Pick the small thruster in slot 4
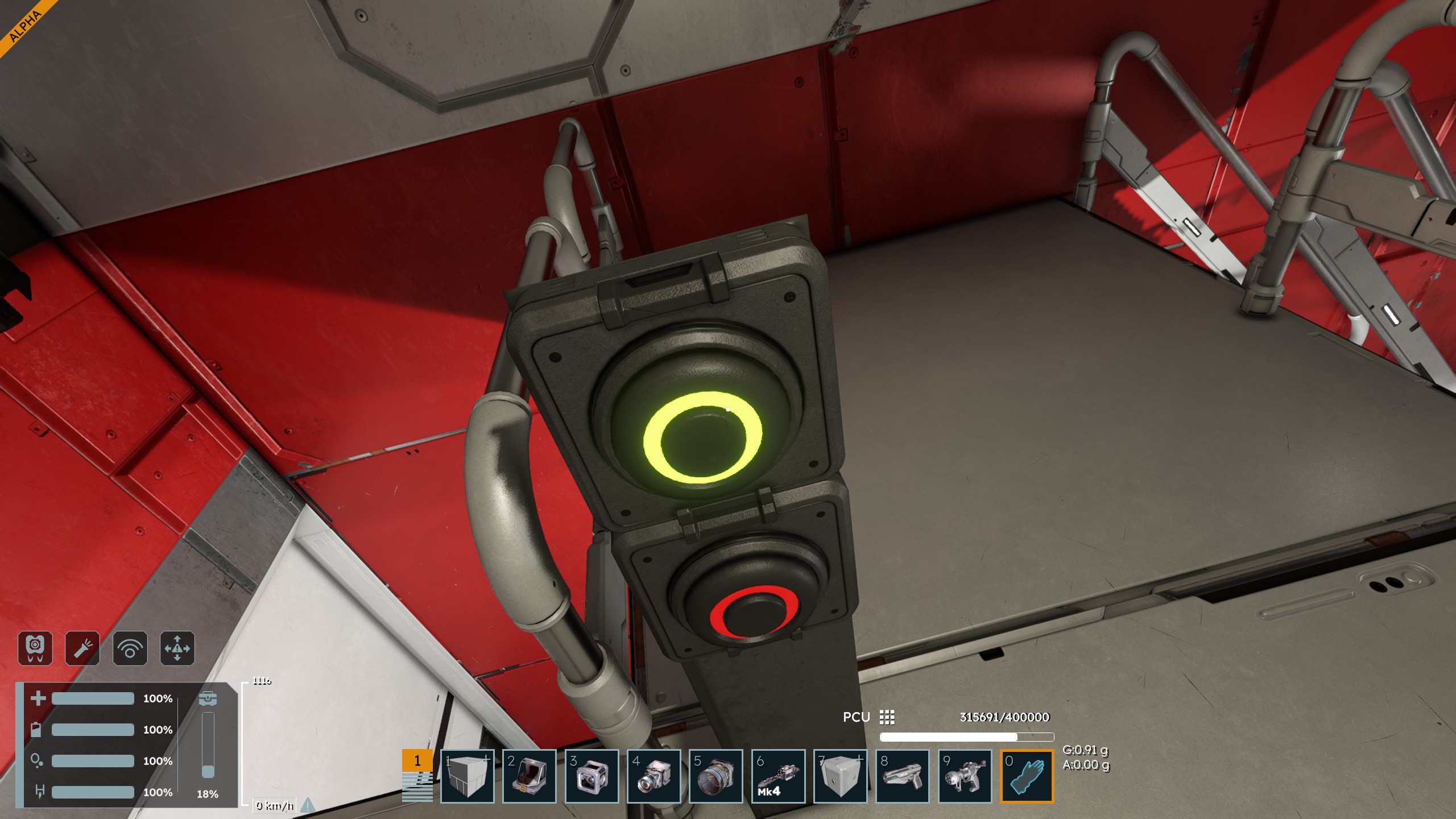 [x=653, y=776]
